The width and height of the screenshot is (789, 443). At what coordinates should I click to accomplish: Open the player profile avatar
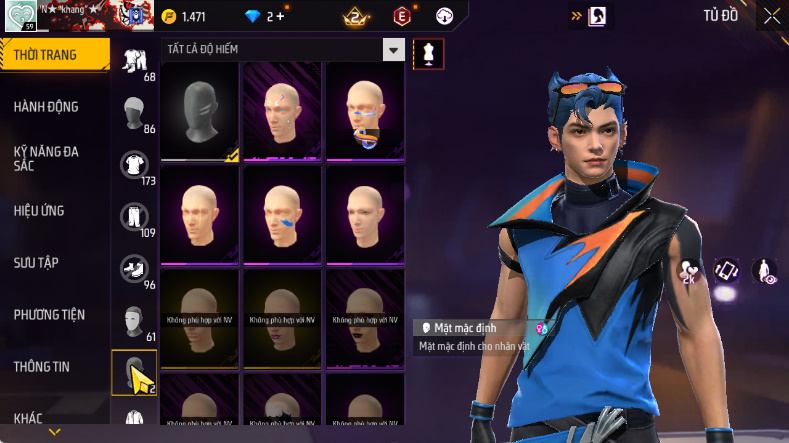[x=20, y=15]
